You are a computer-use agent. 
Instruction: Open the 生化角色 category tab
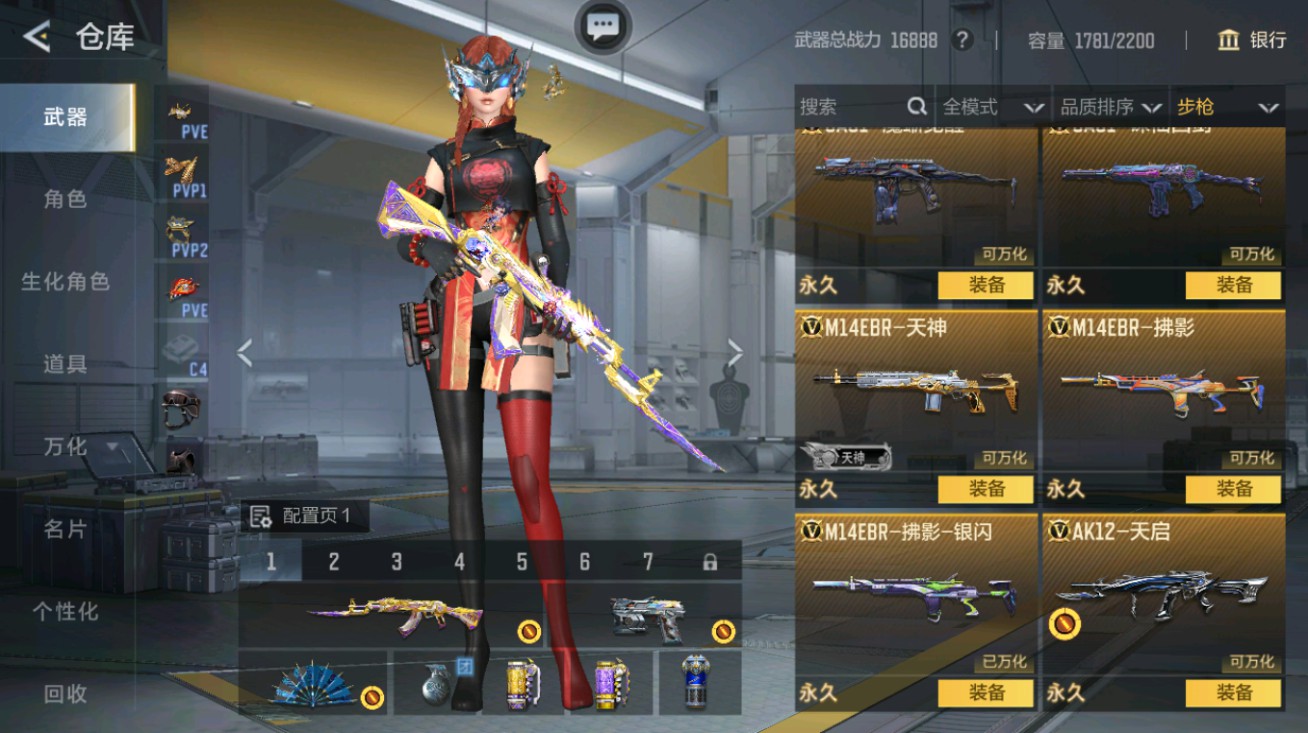(x=66, y=282)
